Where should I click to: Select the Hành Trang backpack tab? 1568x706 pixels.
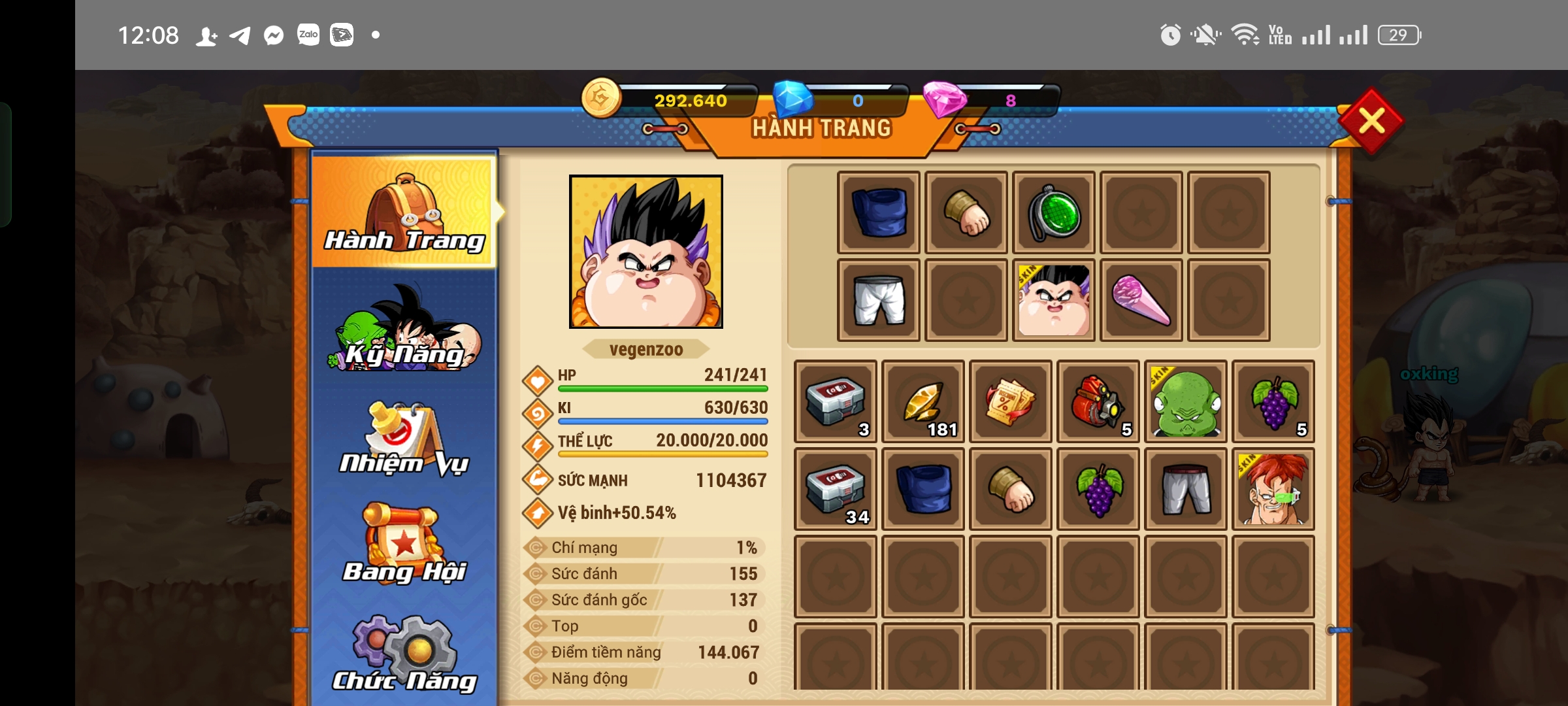pos(404,212)
